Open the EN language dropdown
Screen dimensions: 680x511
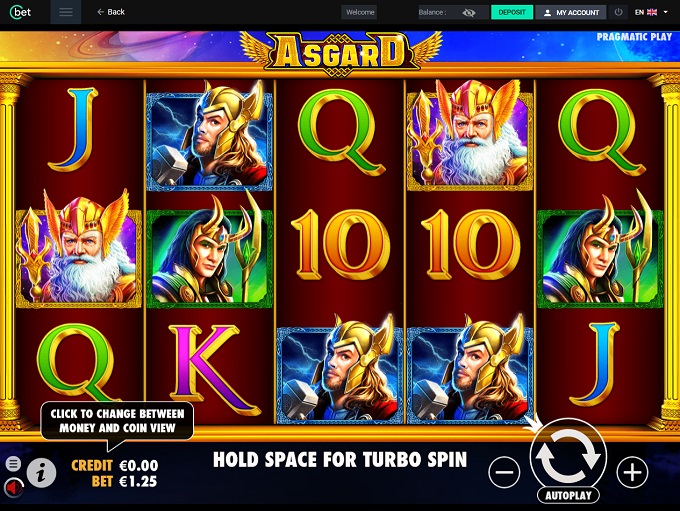click(x=651, y=12)
